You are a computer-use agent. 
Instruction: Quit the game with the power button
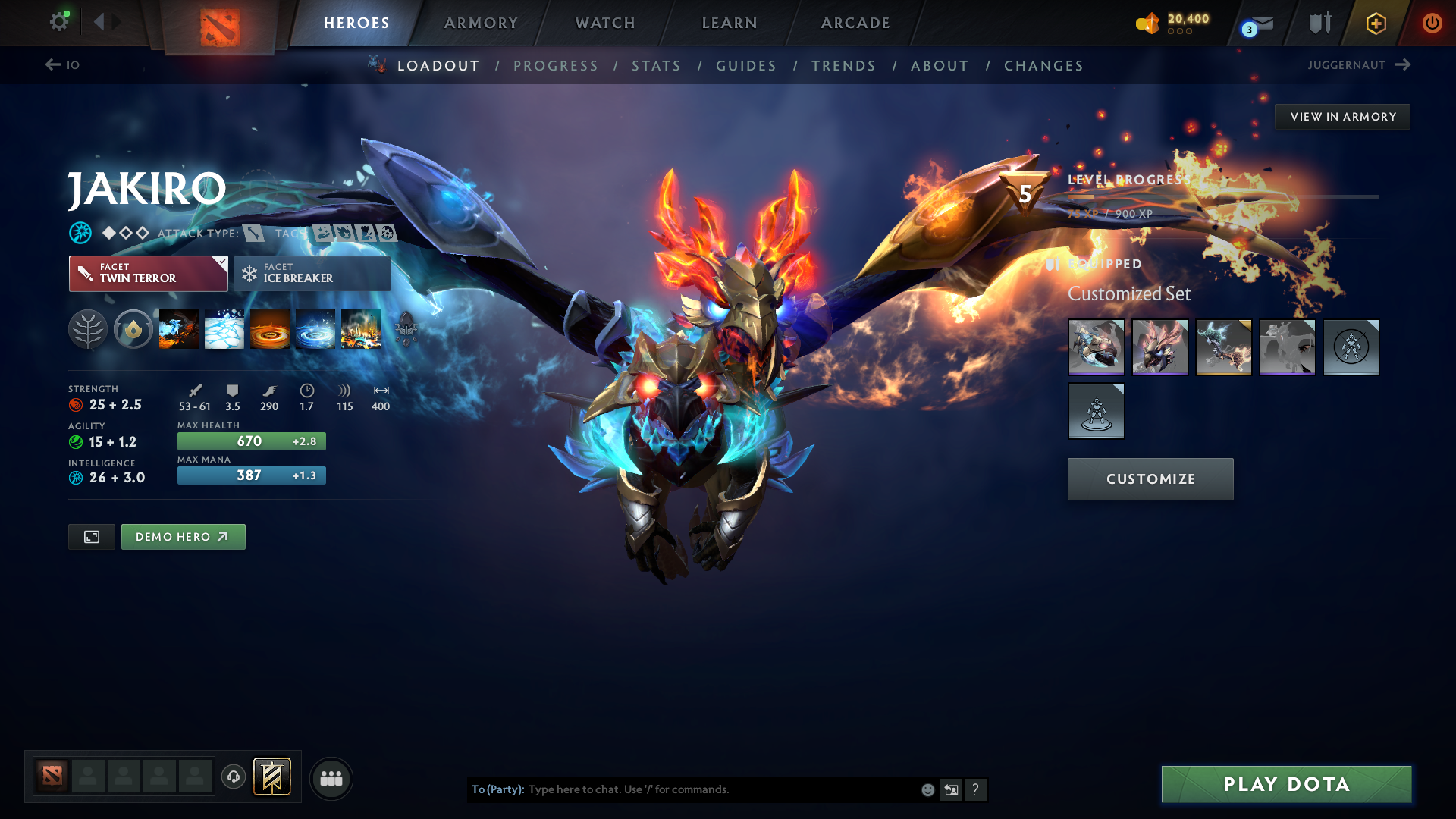(1432, 23)
